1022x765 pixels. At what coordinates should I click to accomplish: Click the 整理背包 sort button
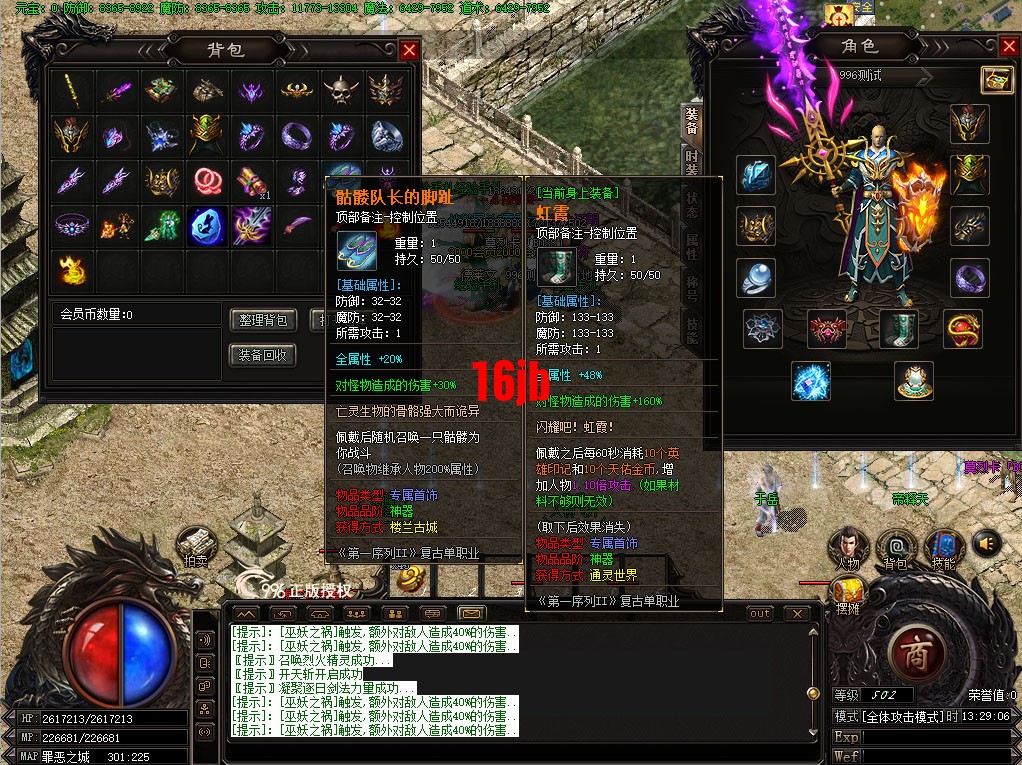[x=264, y=320]
